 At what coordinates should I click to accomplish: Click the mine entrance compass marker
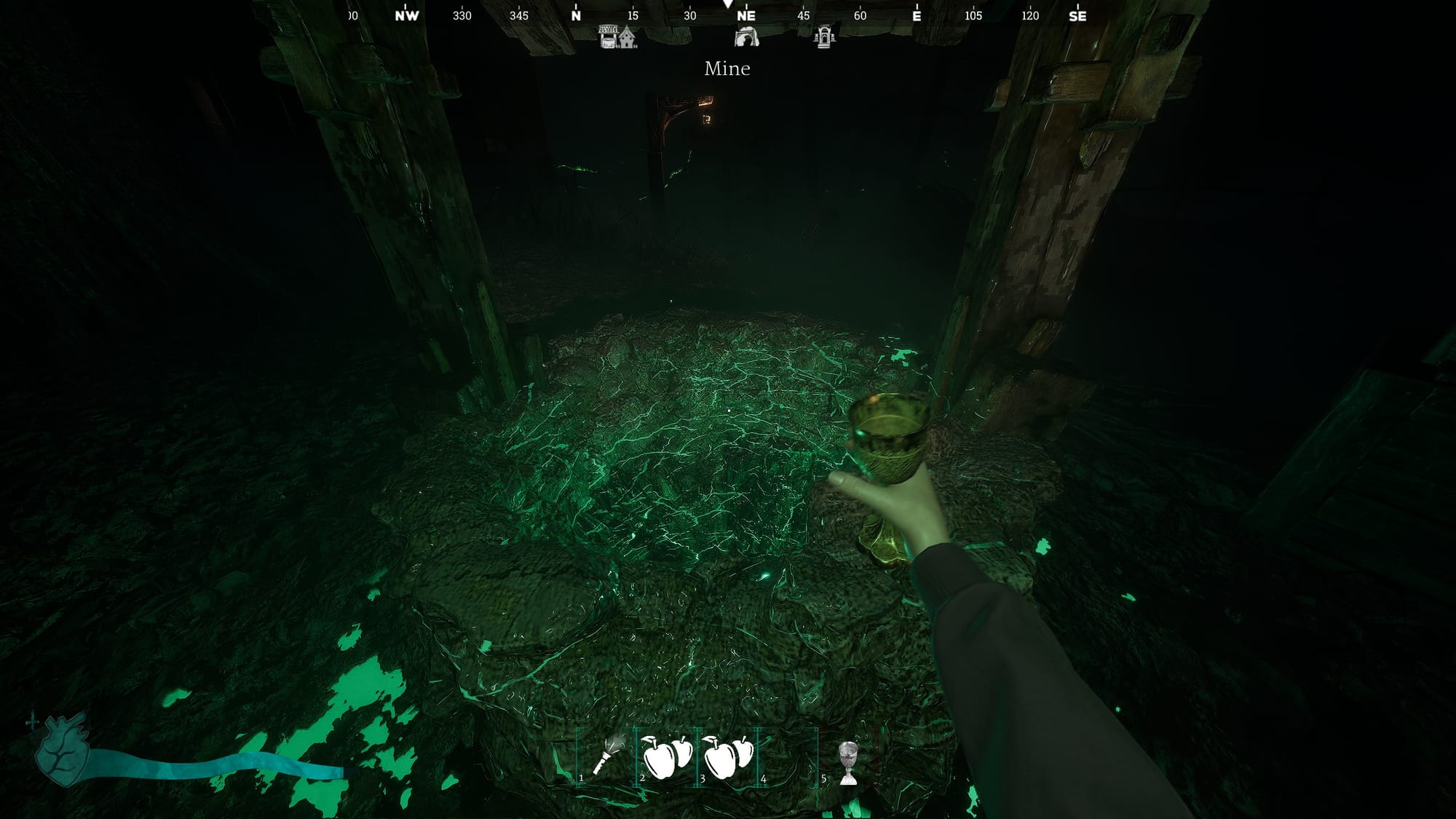[746, 36]
